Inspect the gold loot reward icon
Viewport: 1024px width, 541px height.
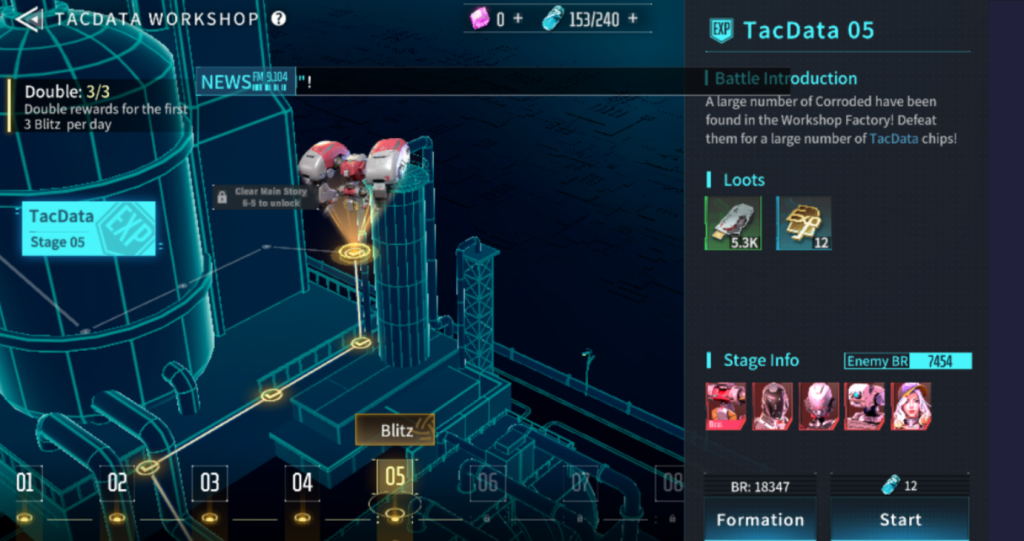804,222
